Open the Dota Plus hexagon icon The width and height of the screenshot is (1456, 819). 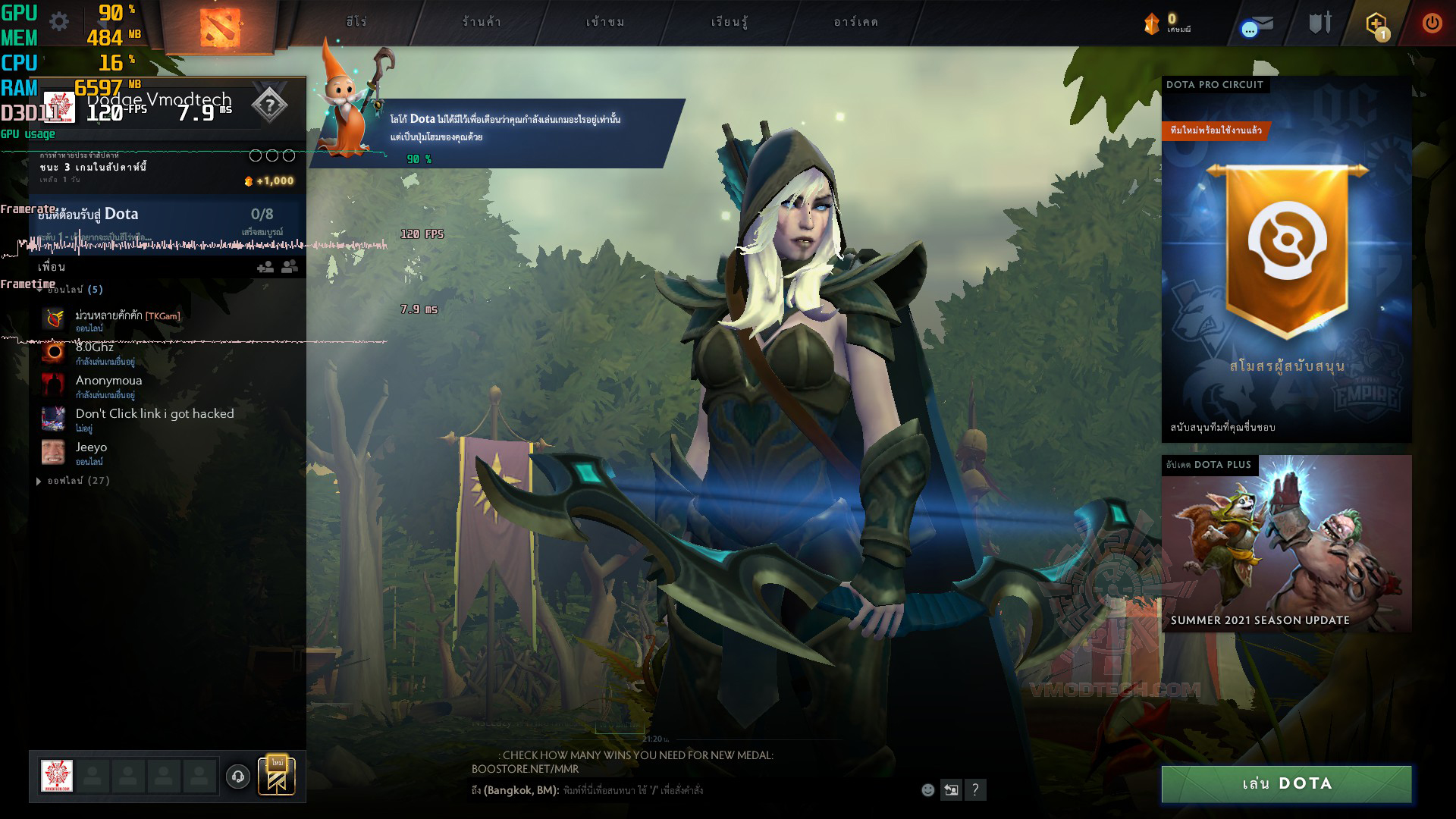1376,24
